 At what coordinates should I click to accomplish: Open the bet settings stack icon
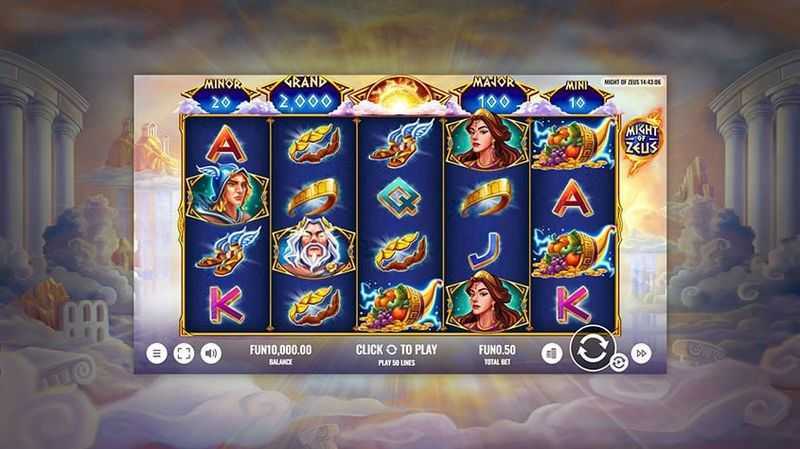tap(551, 353)
